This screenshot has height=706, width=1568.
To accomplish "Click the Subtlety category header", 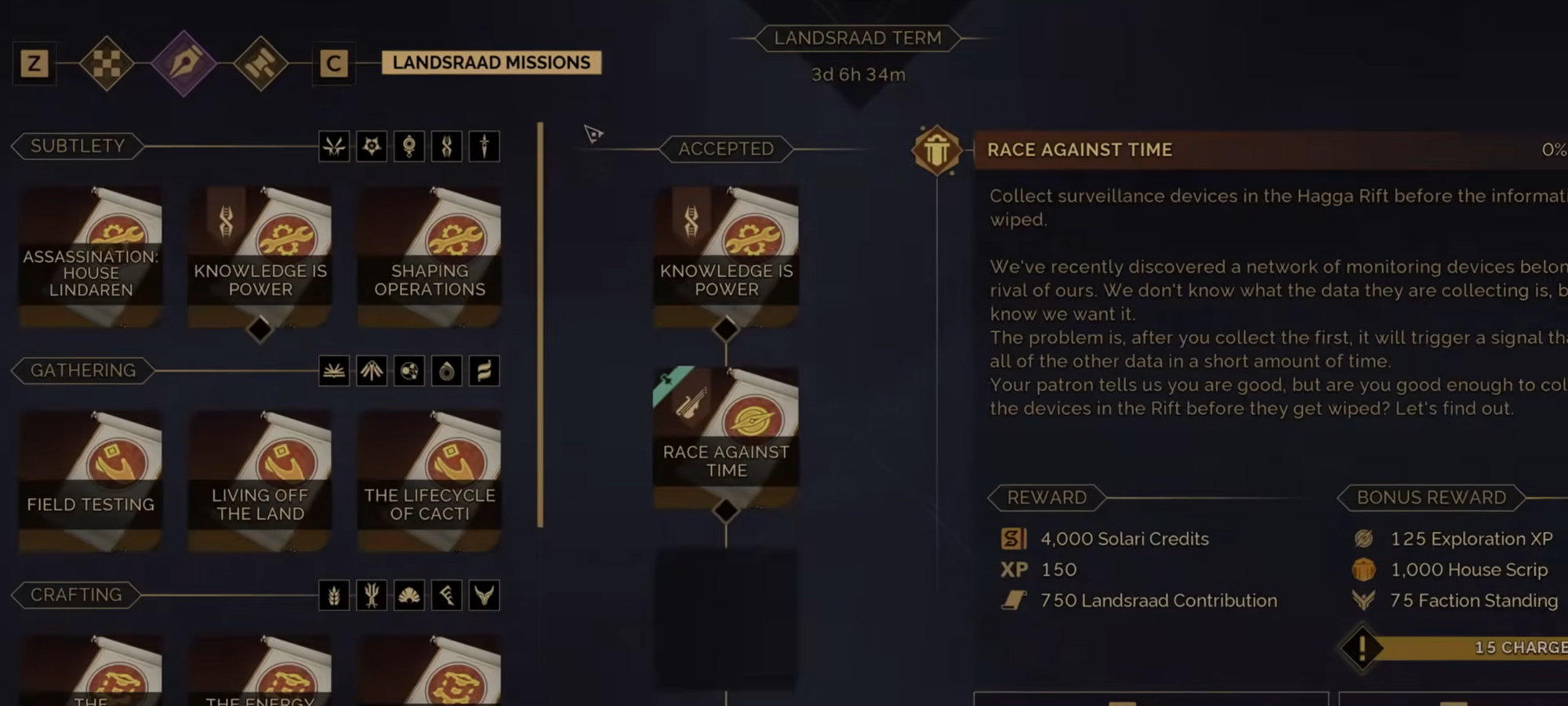I will click(x=78, y=147).
